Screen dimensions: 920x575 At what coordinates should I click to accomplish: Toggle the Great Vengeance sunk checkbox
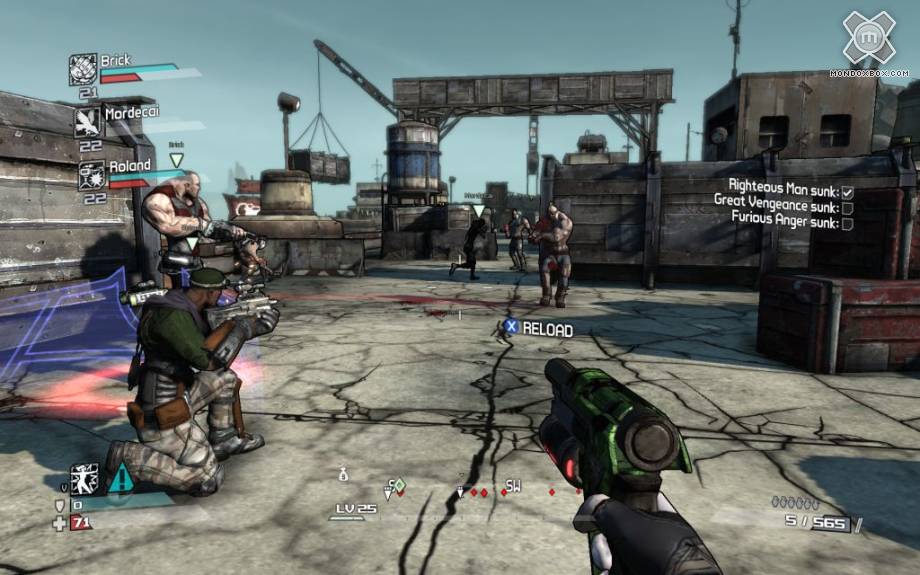847,207
